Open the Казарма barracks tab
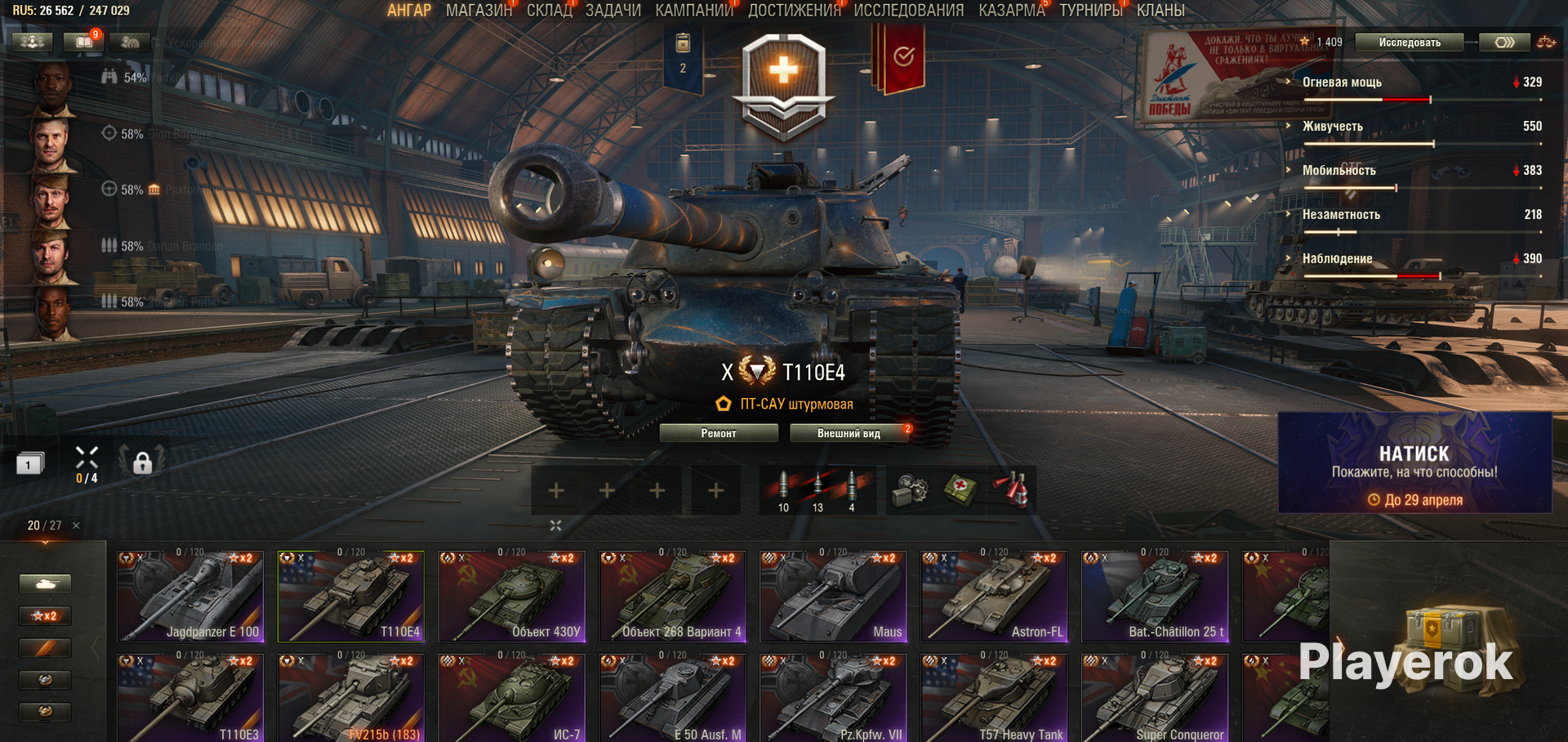Screen dimensions: 1568x742 coord(1012,11)
